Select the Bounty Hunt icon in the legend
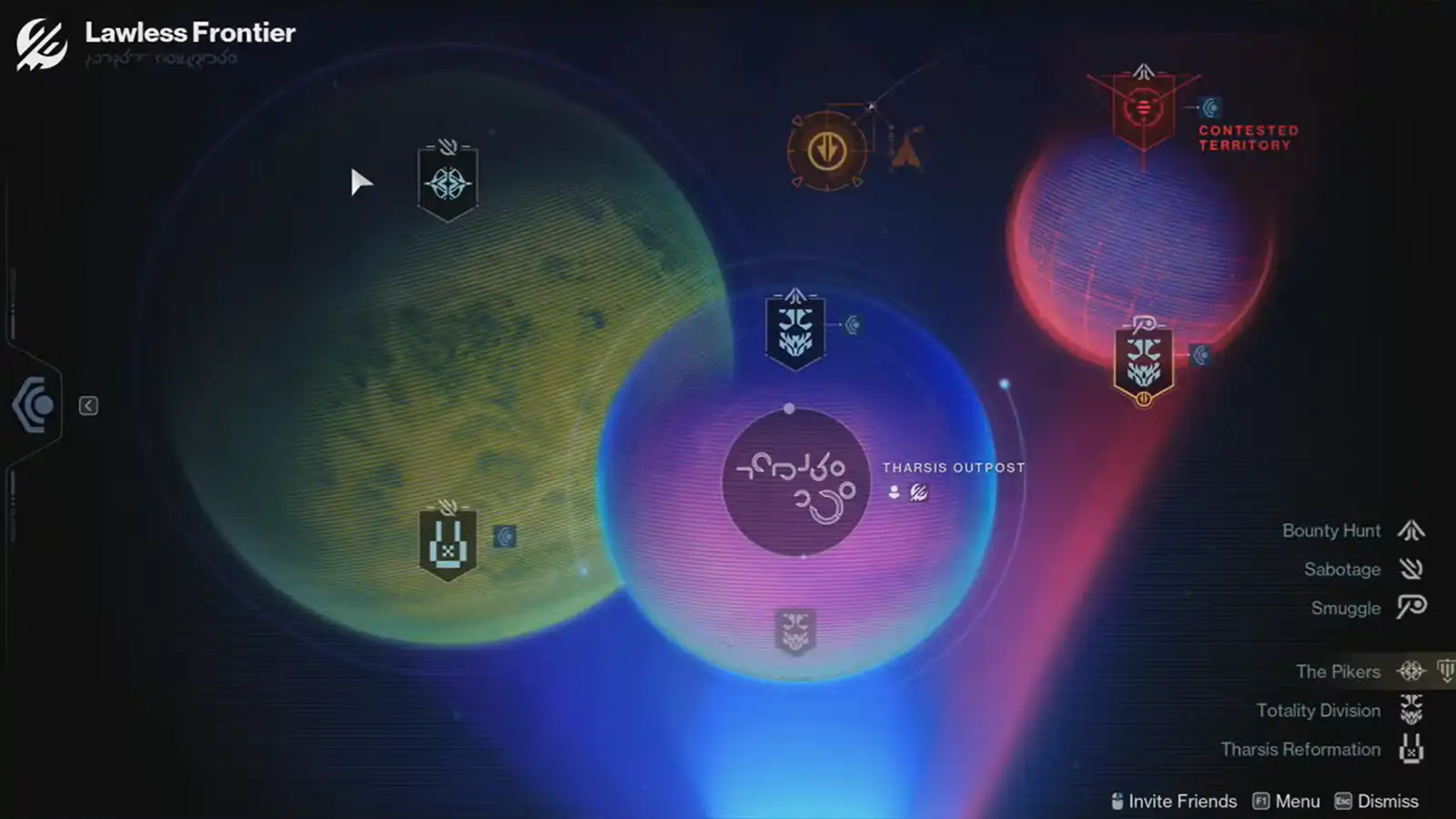1456x819 pixels. [x=1412, y=530]
